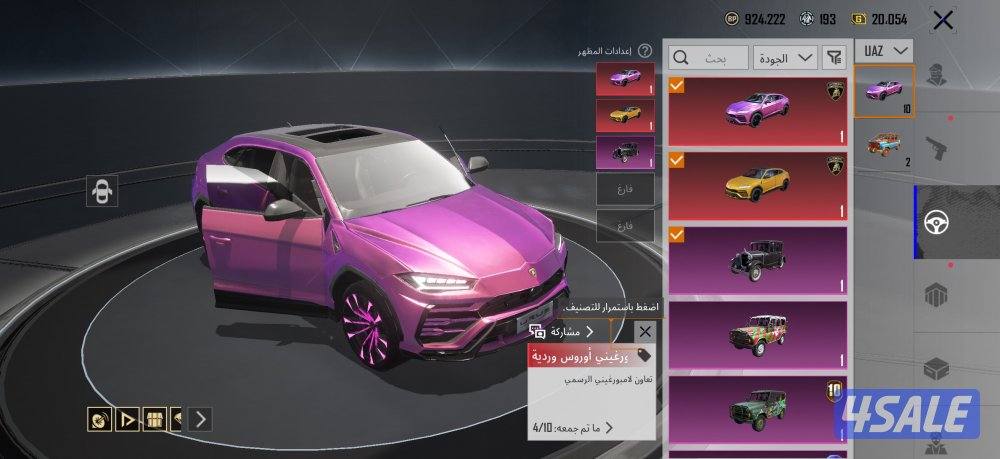The height and width of the screenshot is (459, 1000).
Task: Choose the red and green jeep skin
Action: click(757, 335)
